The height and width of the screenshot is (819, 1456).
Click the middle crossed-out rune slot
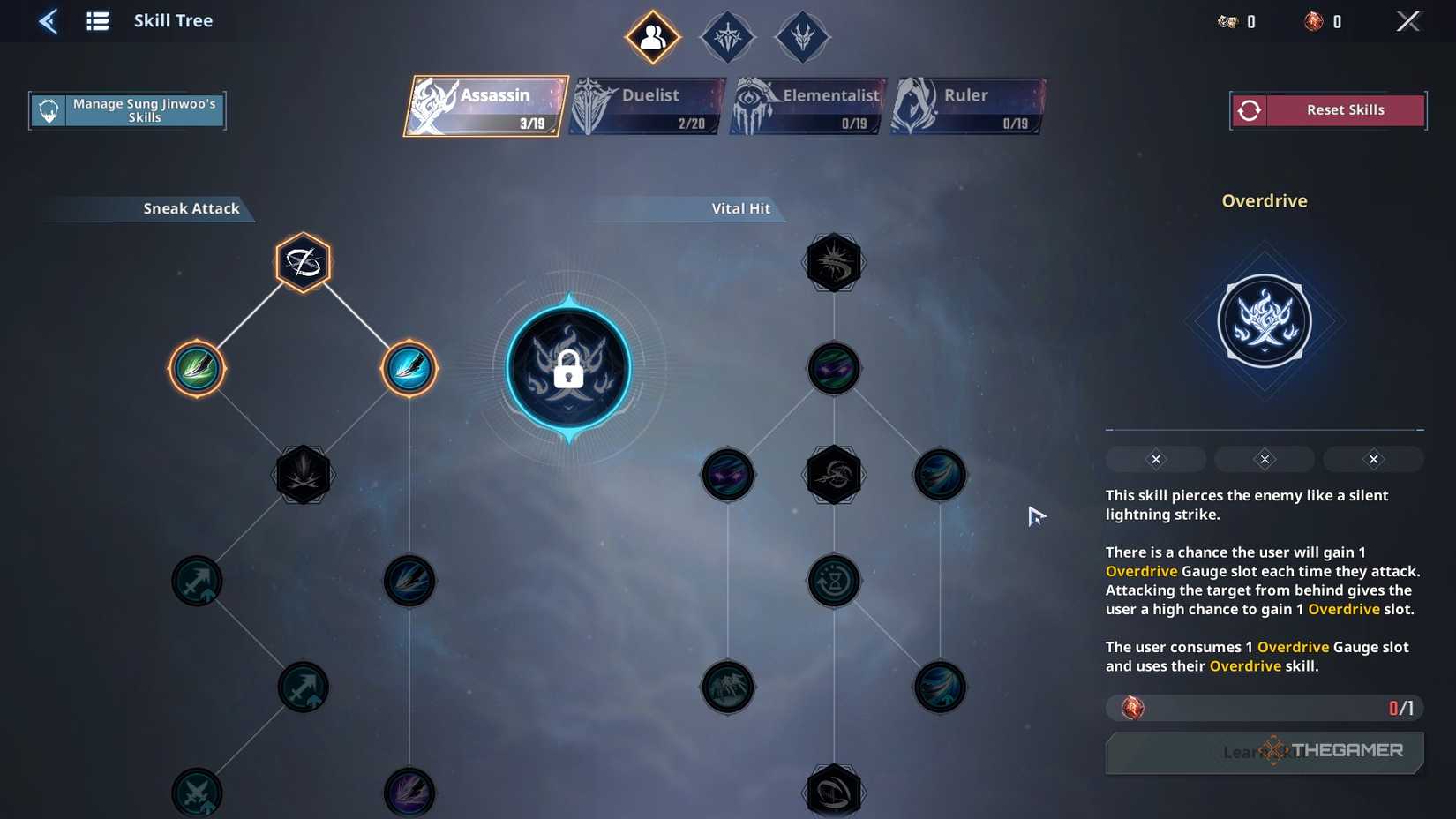[x=1264, y=459]
